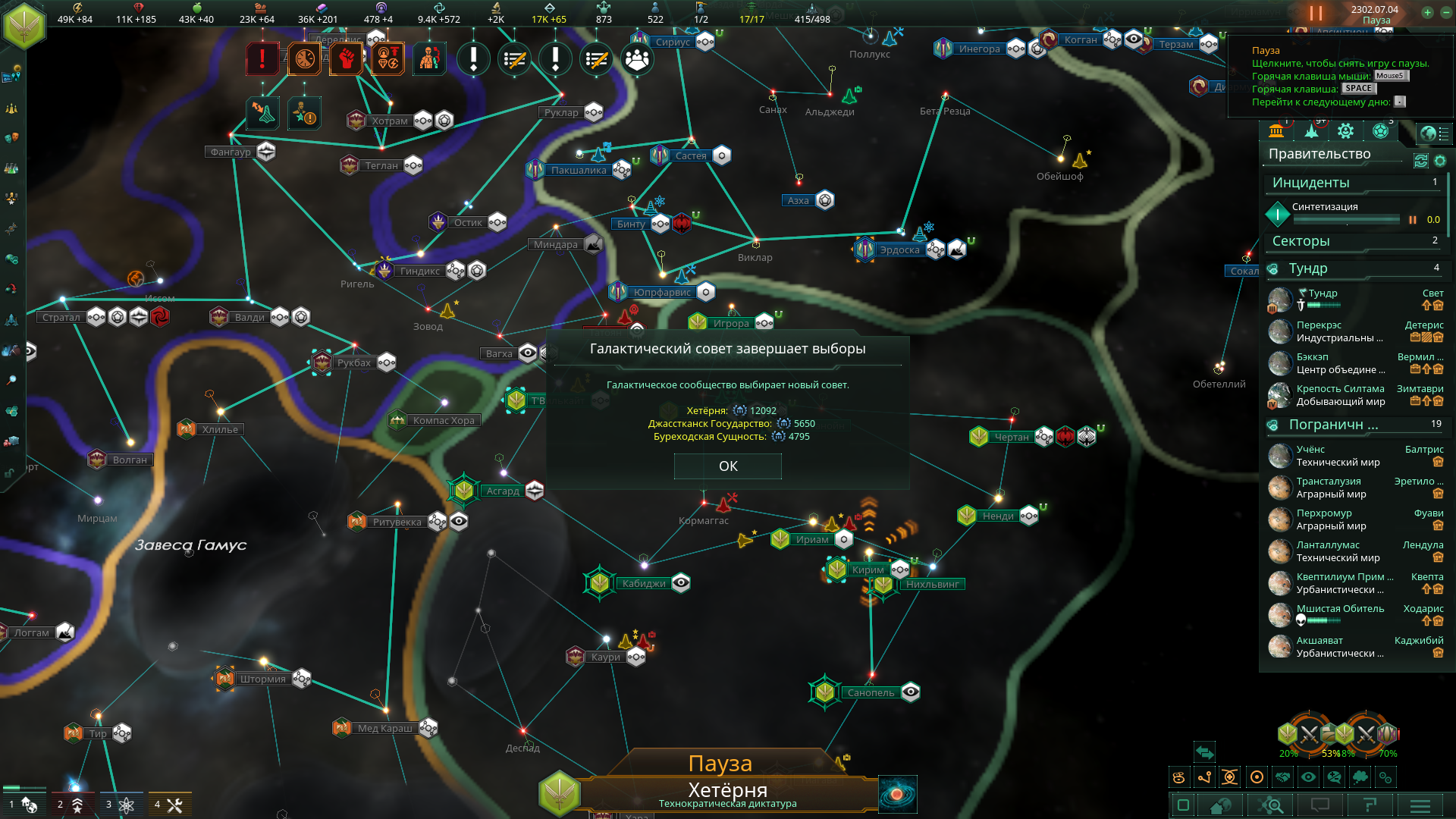Unpause the game with the pause button

1316,14
